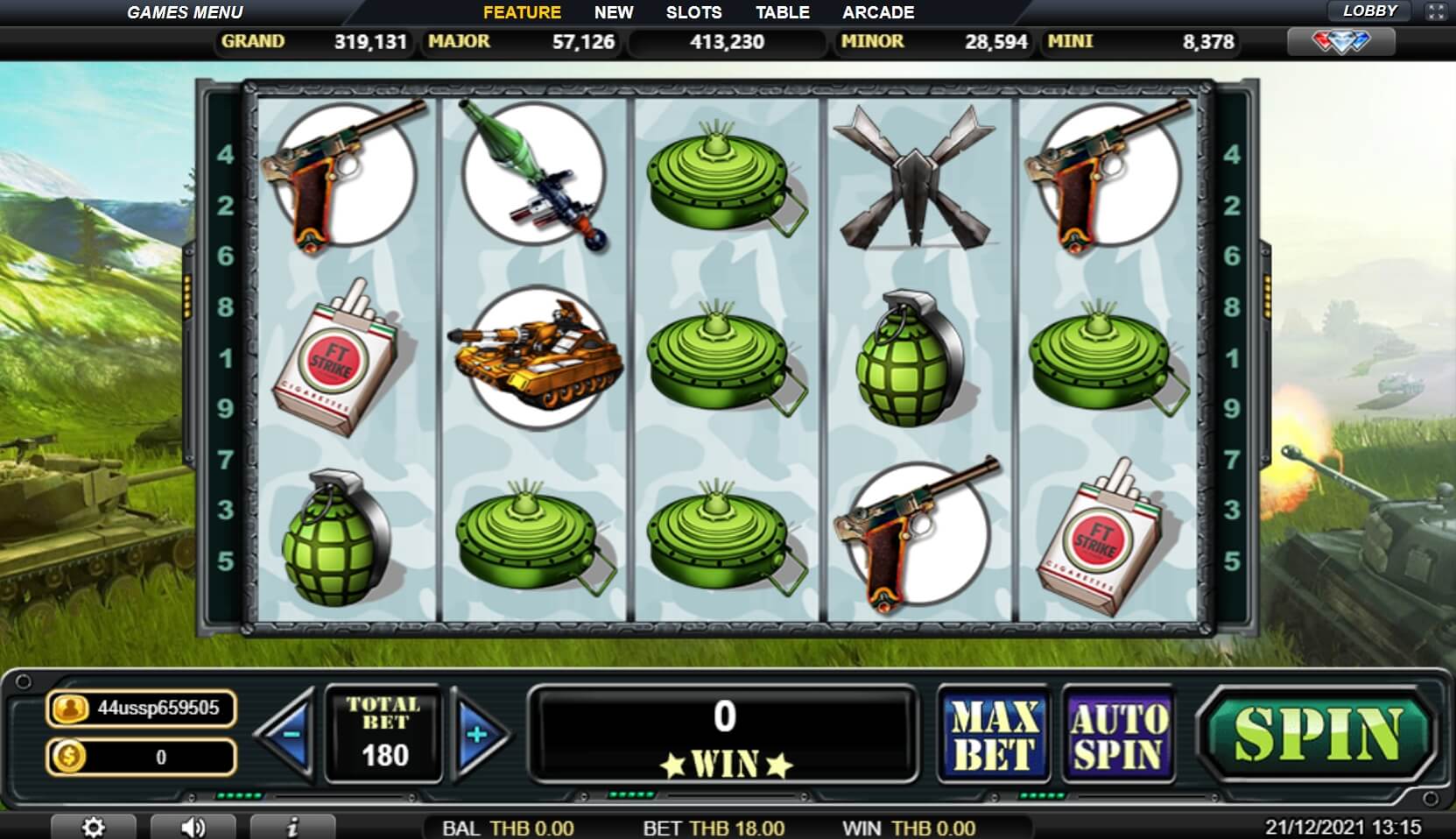
Task: Increase bet with plus arrow
Action: pyautogui.click(x=477, y=734)
